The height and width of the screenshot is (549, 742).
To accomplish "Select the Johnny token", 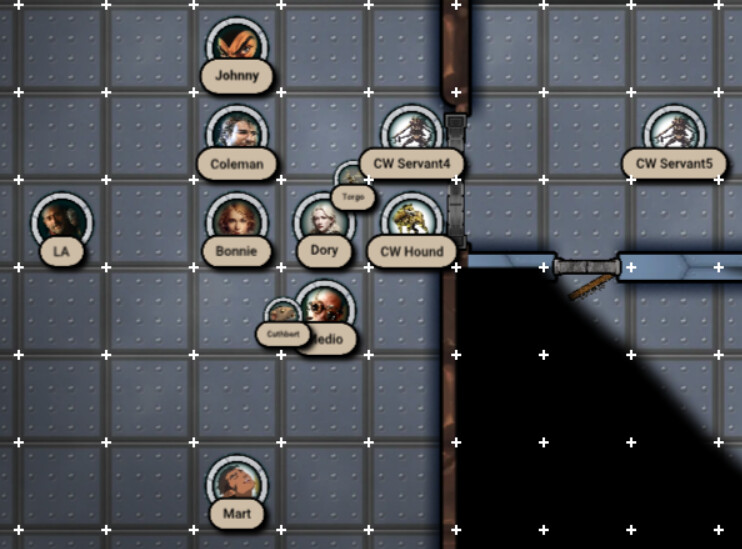I will pyautogui.click(x=238, y=47).
